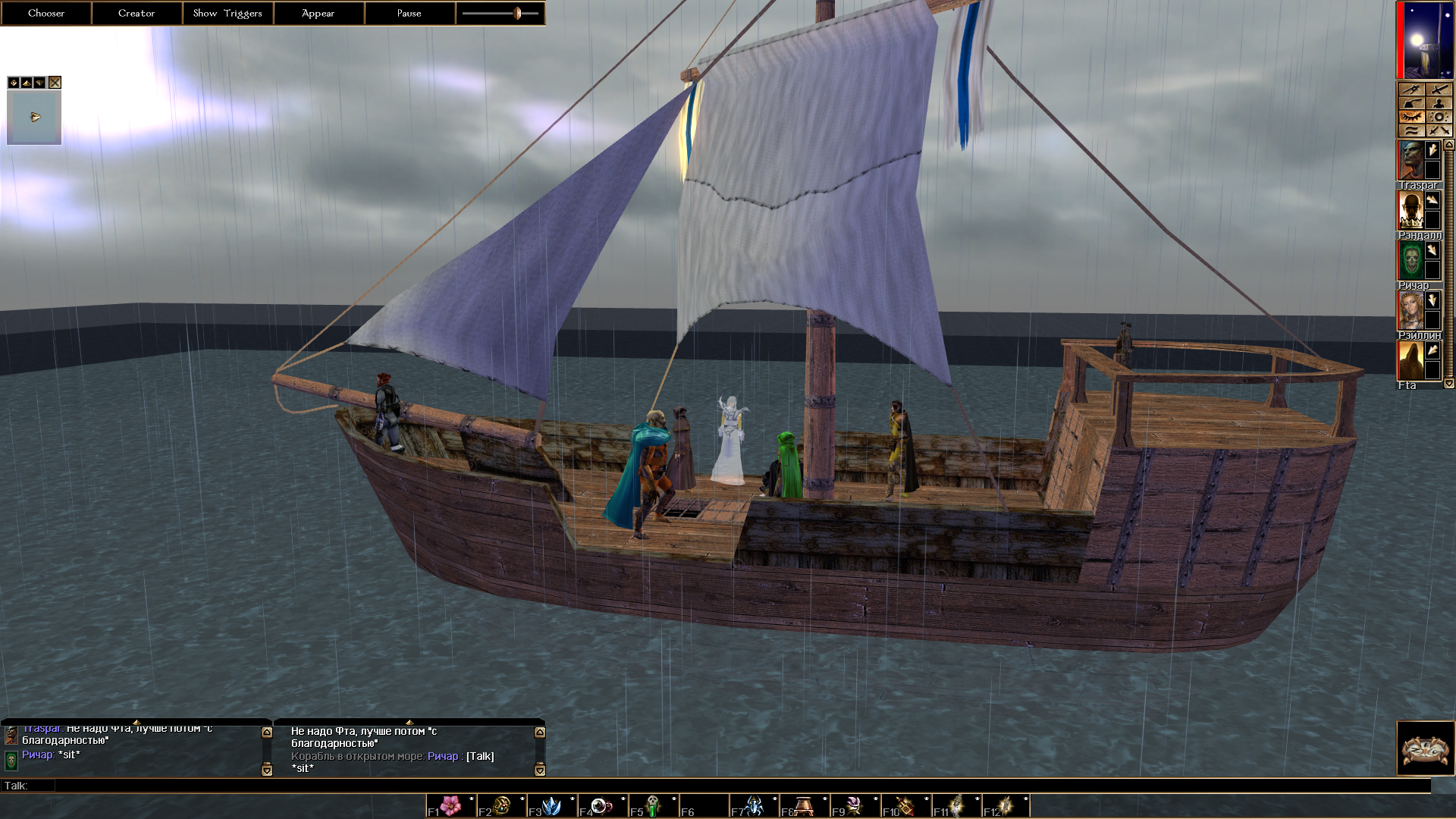Click the Appear button
Screen dimensions: 1456x819
[x=318, y=13]
